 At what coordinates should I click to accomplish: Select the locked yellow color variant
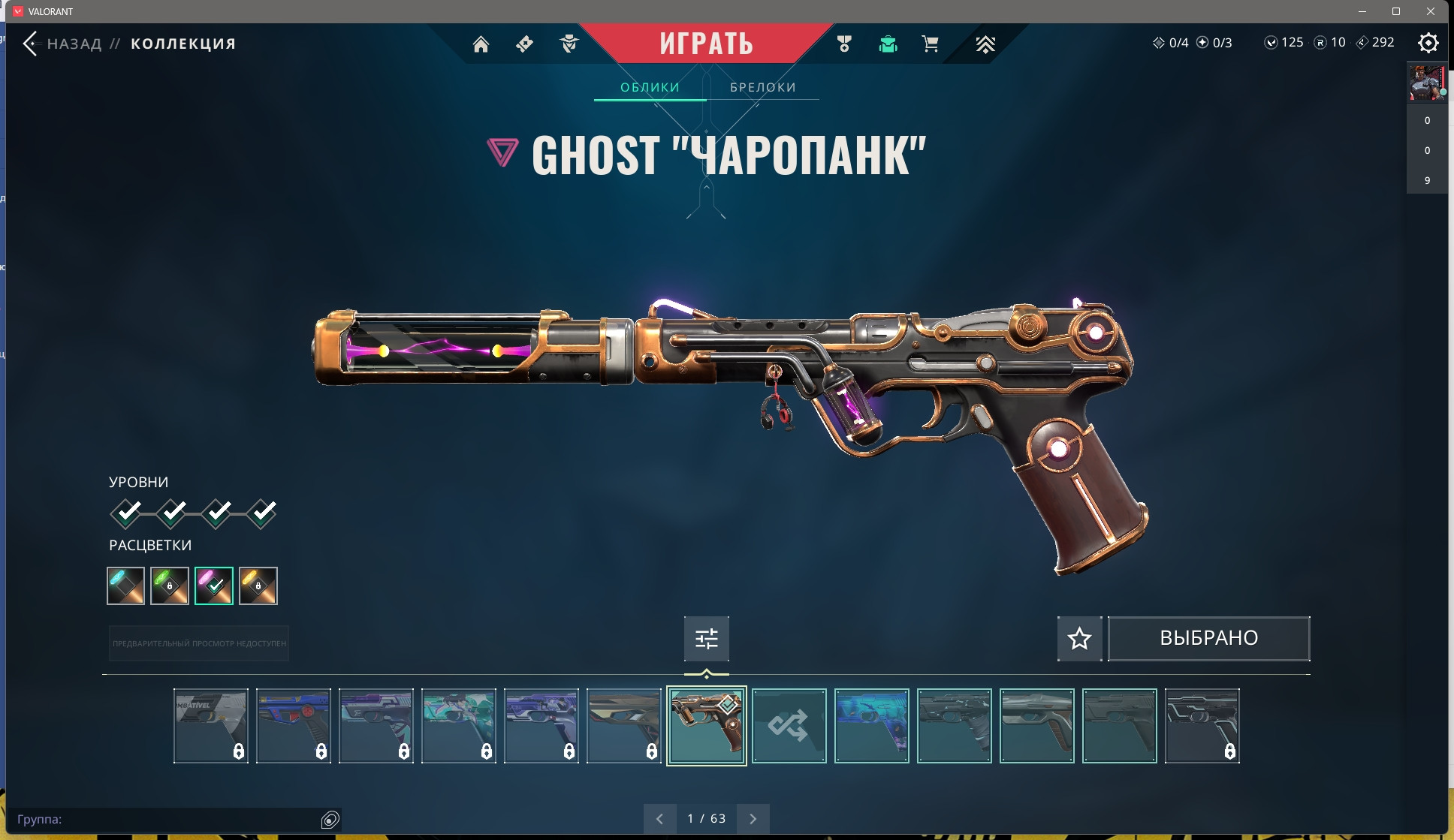[258, 586]
